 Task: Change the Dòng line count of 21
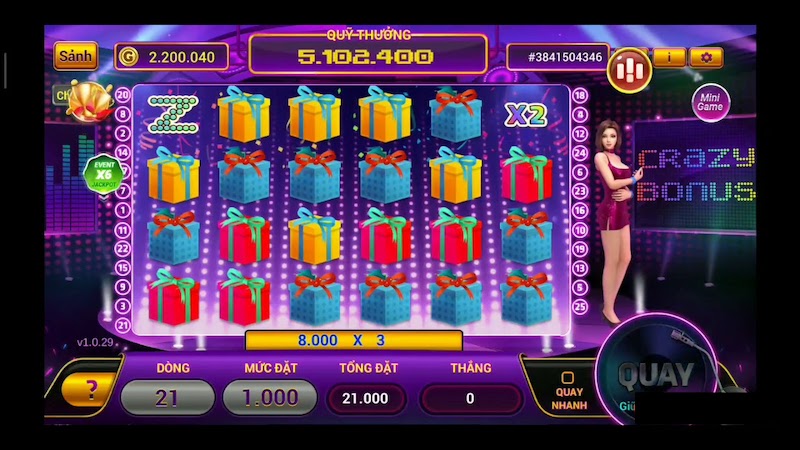click(167, 397)
